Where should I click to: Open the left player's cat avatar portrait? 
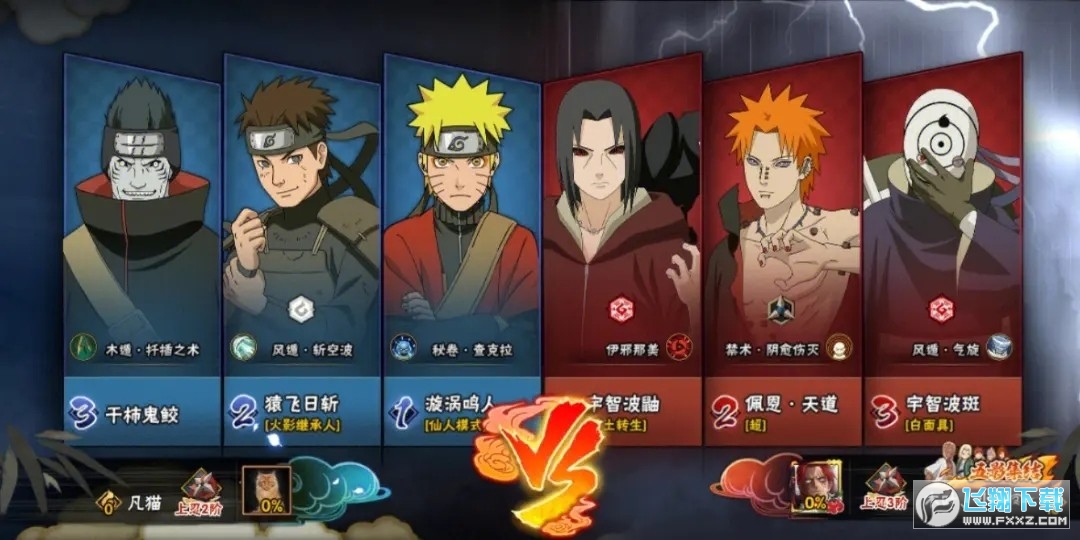(268, 491)
